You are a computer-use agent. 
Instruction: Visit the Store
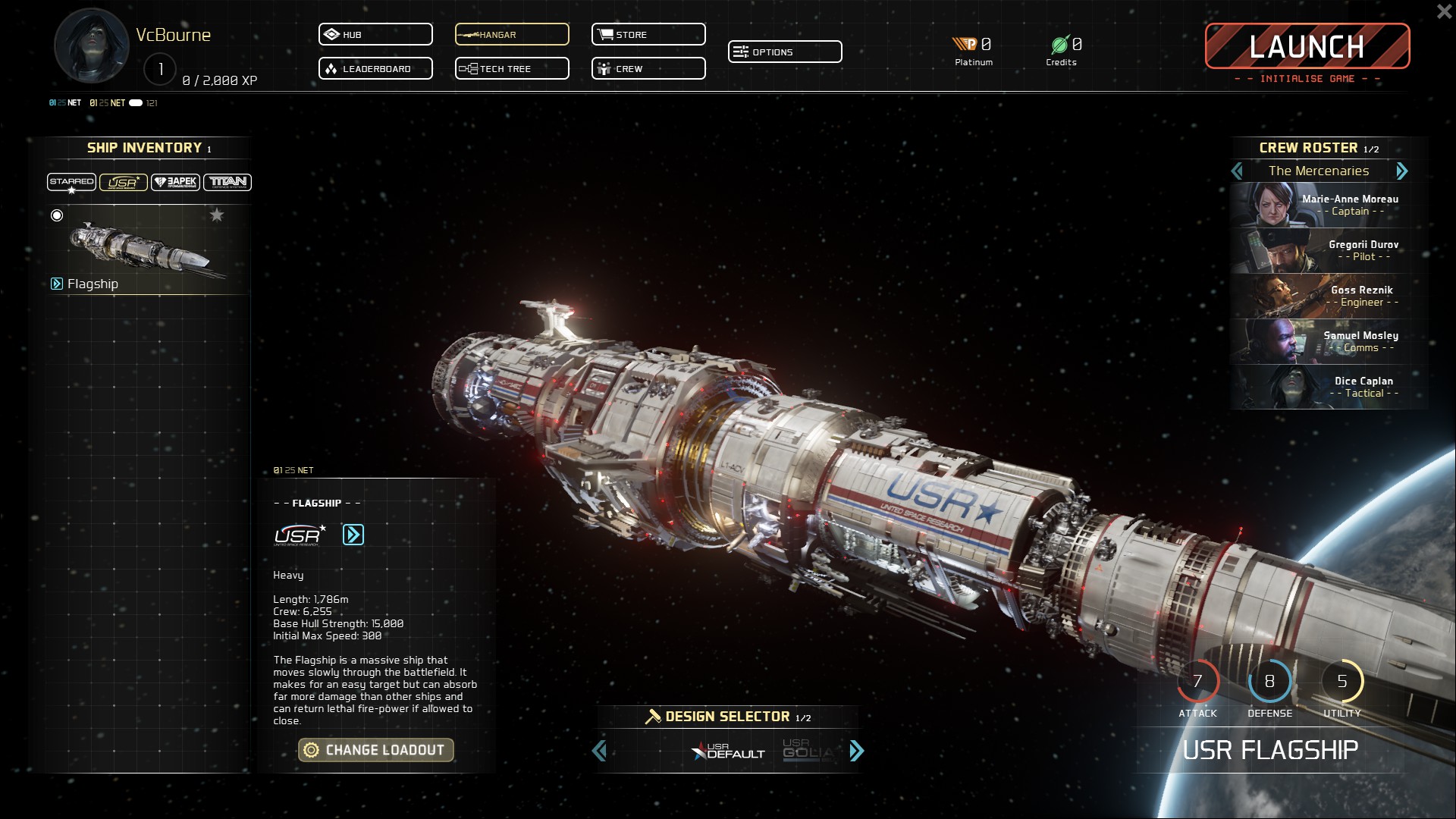pyautogui.click(x=648, y=35)
